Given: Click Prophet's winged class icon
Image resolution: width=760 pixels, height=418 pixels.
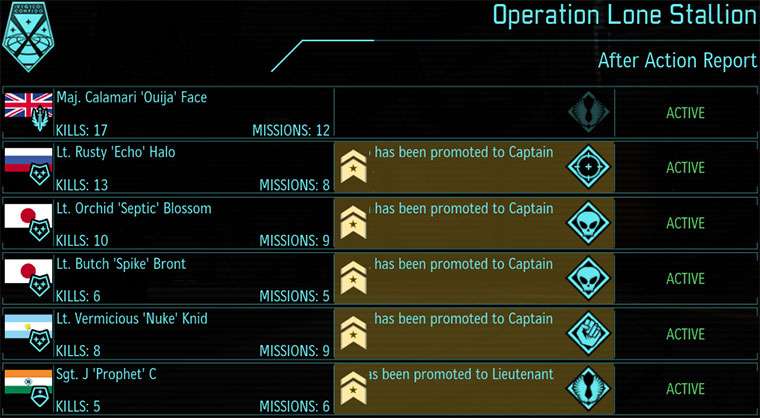Looking at the screenshot, I should click(588, 388).
